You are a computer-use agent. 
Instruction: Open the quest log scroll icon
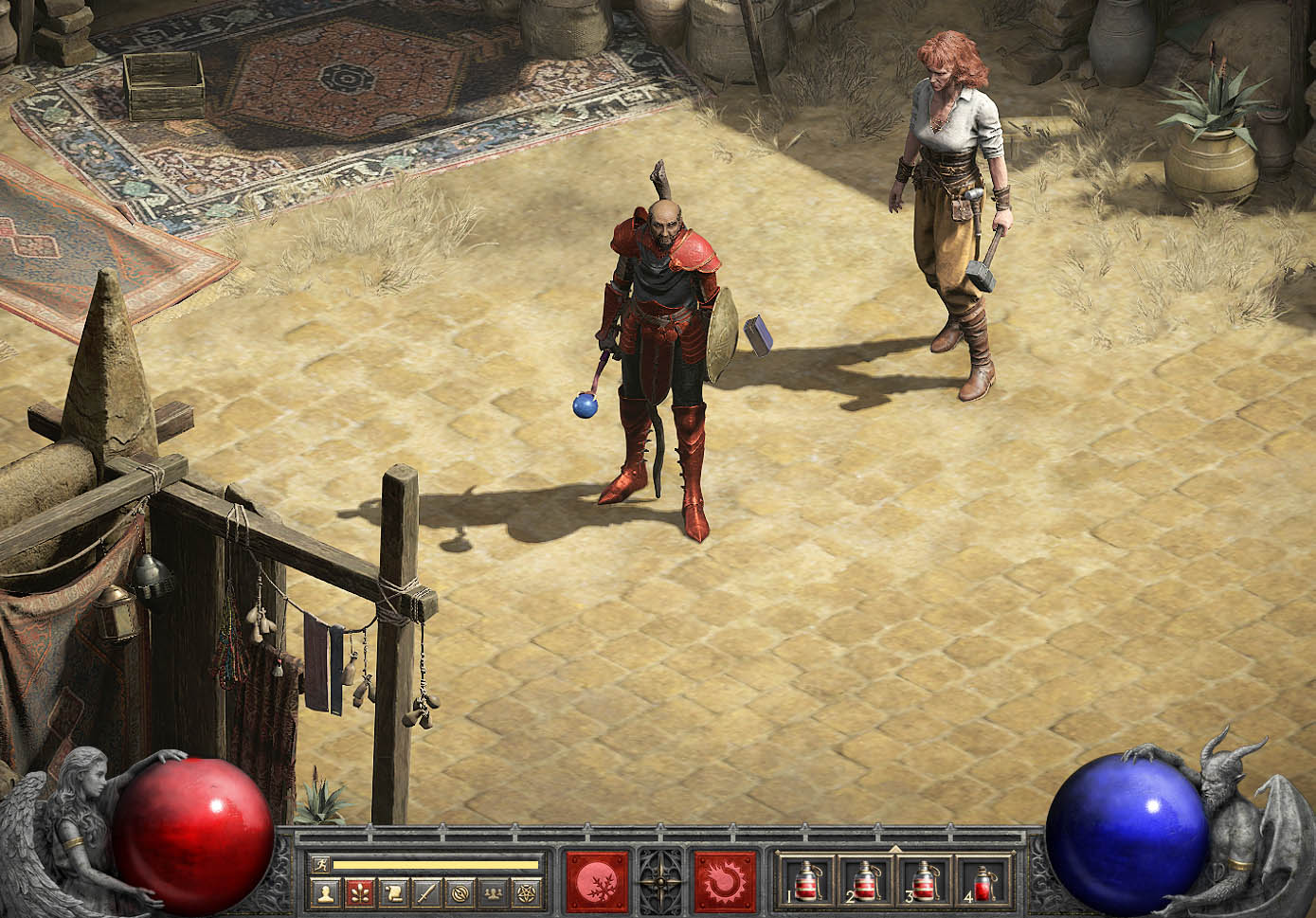(x=392, y=892)
